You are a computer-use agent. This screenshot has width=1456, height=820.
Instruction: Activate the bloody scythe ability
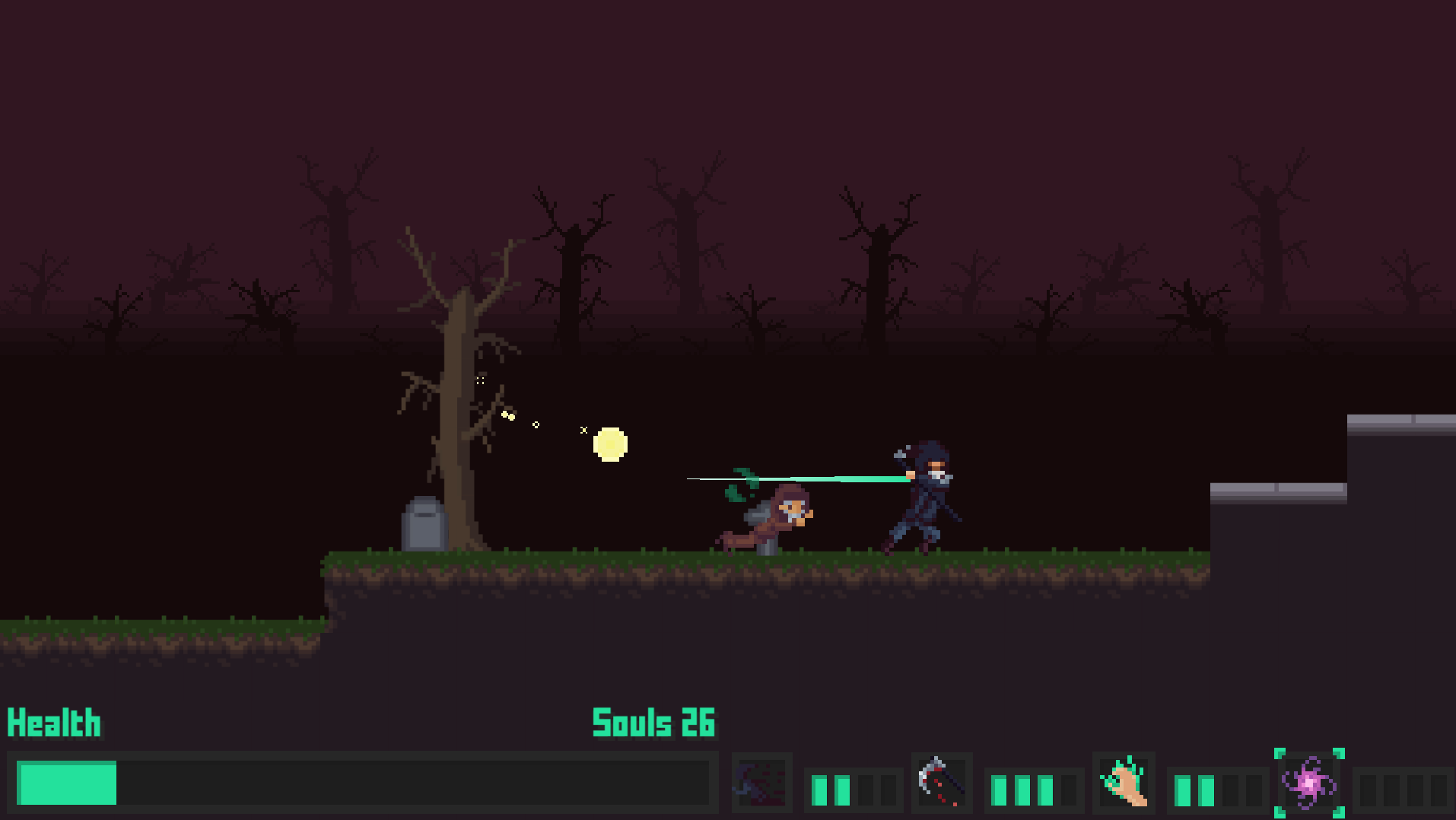942,783
